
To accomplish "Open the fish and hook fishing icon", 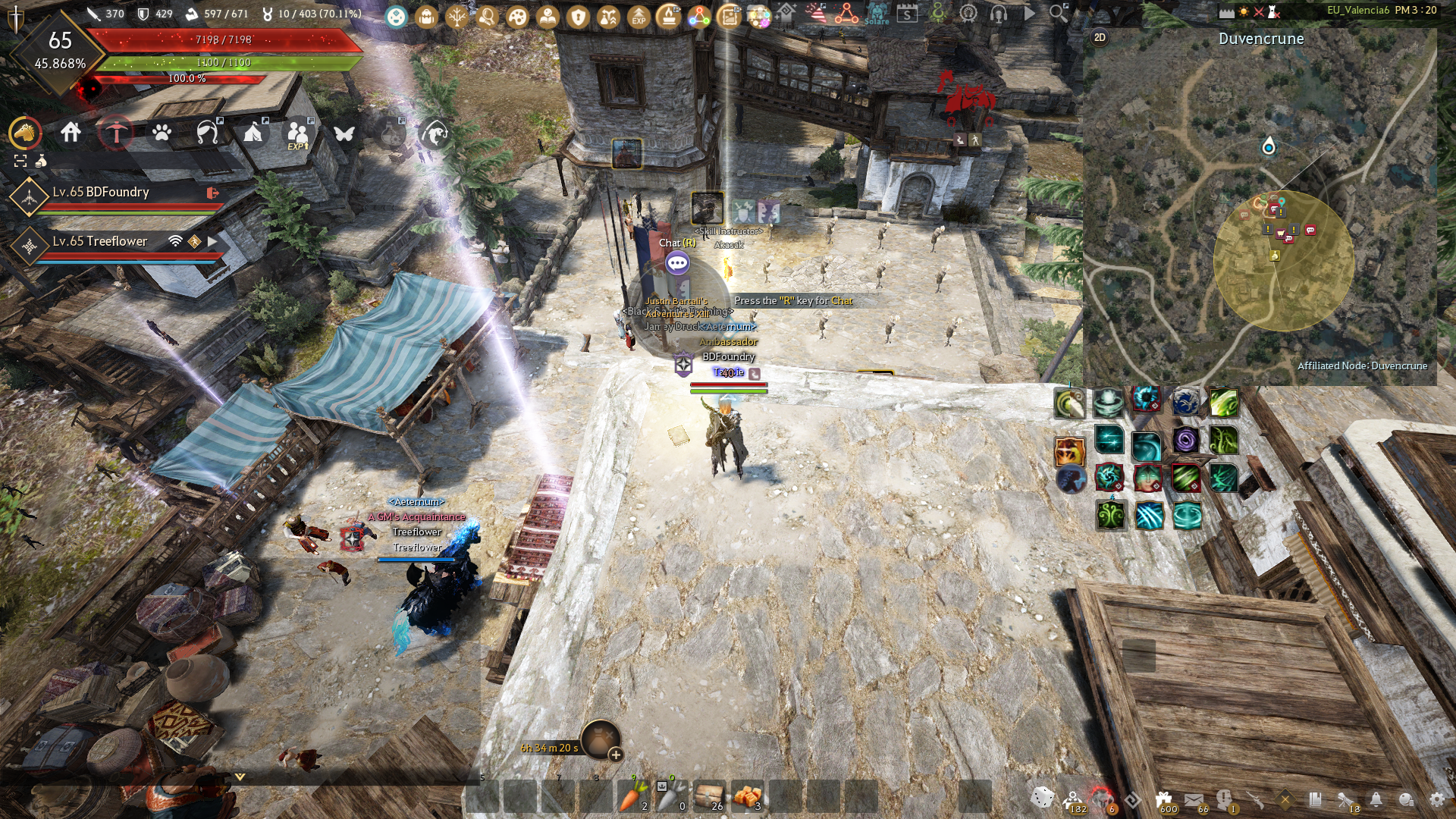I will pyautogui.click(x=435, y=133).
